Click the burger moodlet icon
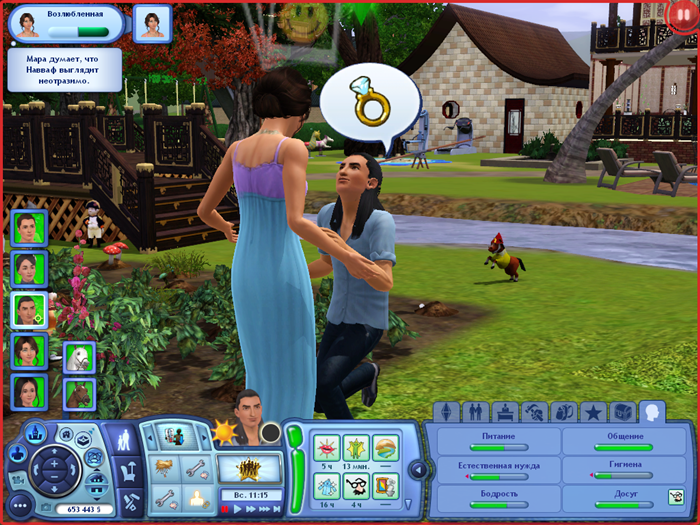 (x=385, y=448)
